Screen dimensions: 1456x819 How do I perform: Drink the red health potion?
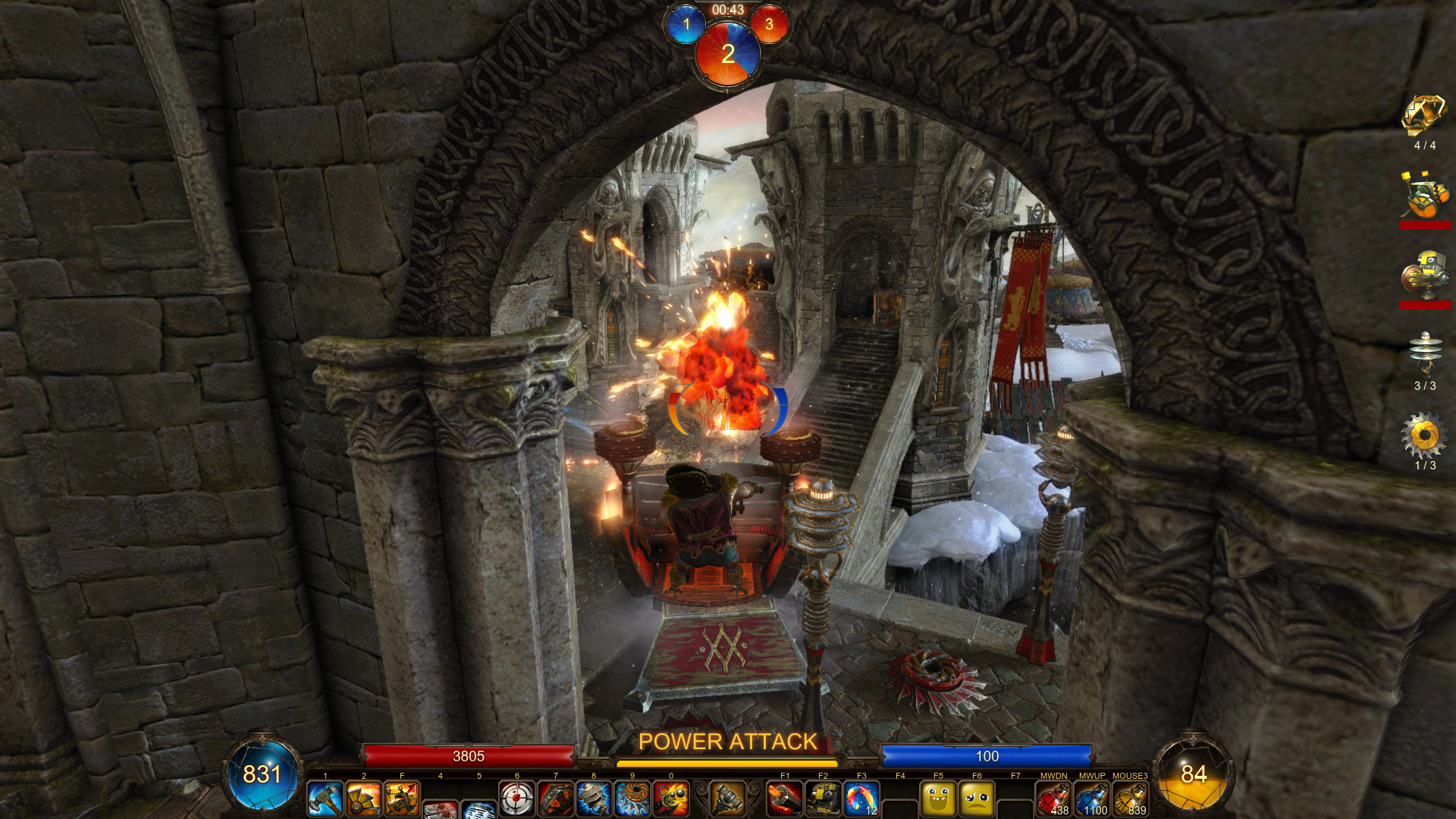point(1053,799)
